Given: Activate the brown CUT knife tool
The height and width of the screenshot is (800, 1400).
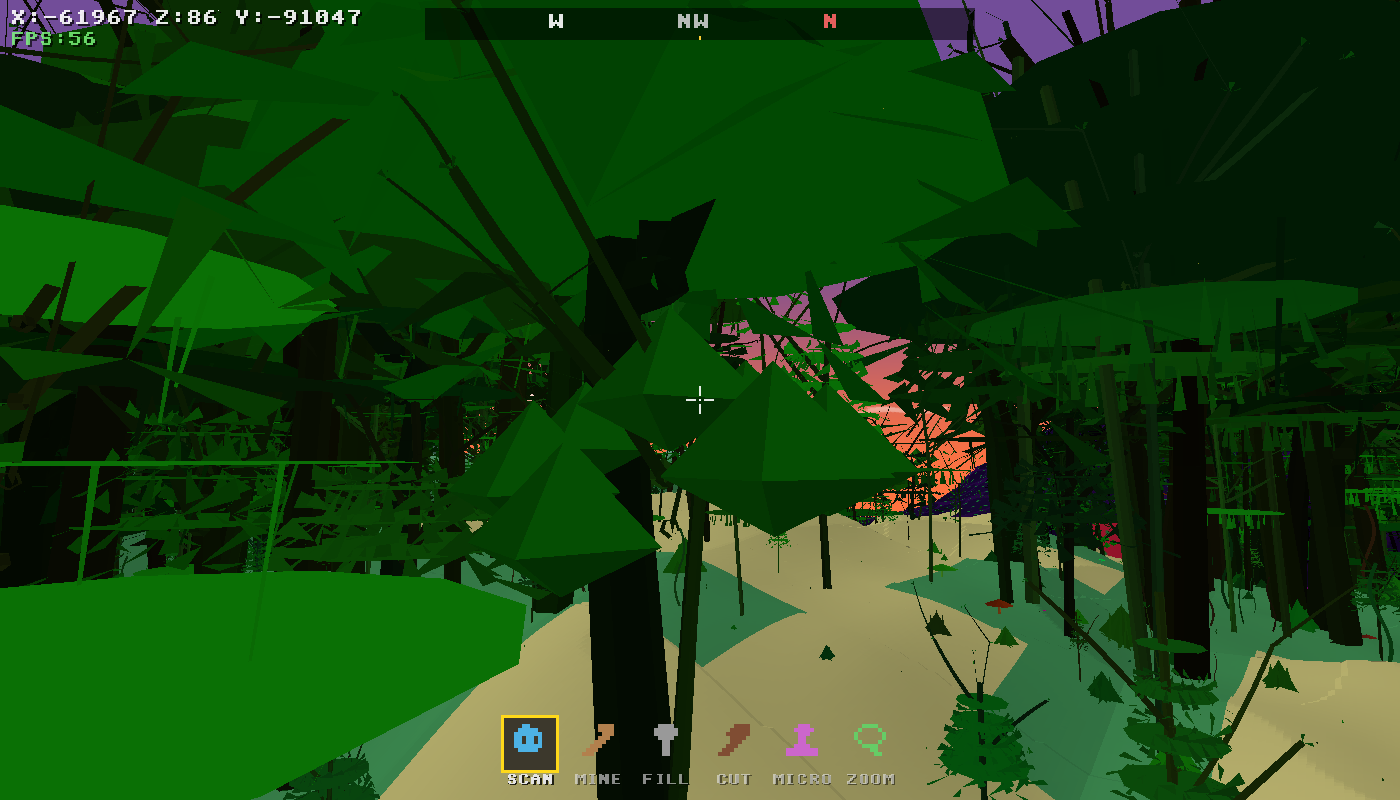Looking at the screenshot, I should pyautogui.click(x=735, y=741).
